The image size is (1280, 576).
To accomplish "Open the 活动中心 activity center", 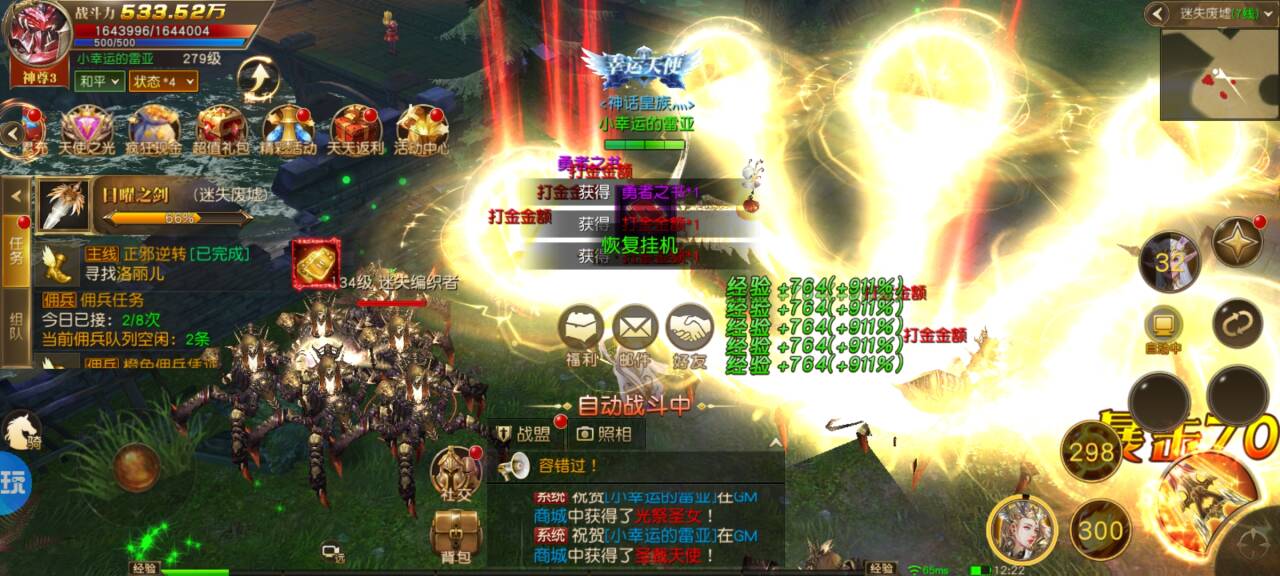I will 421,128.
